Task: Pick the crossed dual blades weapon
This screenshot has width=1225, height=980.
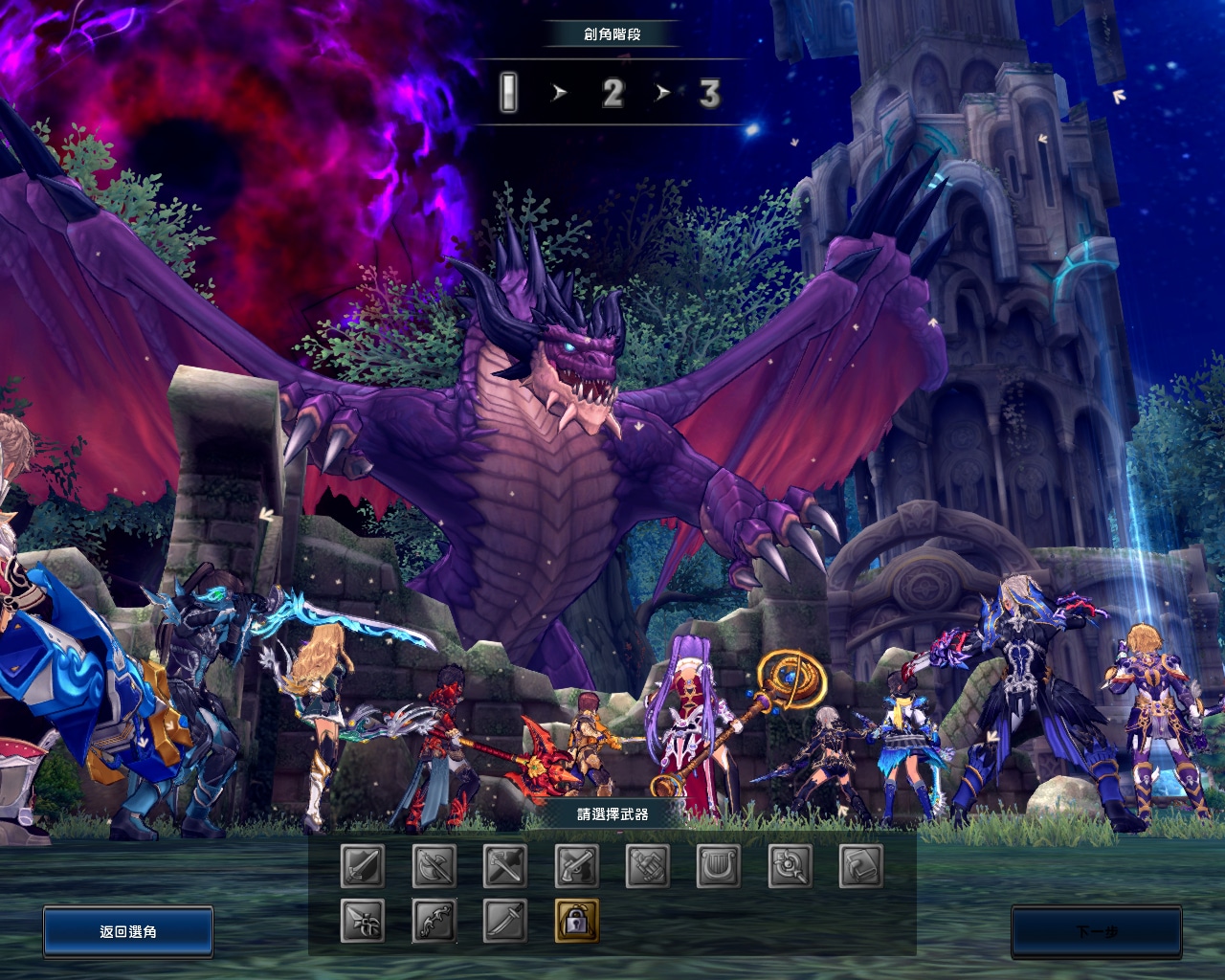Action: coord(505,866)
